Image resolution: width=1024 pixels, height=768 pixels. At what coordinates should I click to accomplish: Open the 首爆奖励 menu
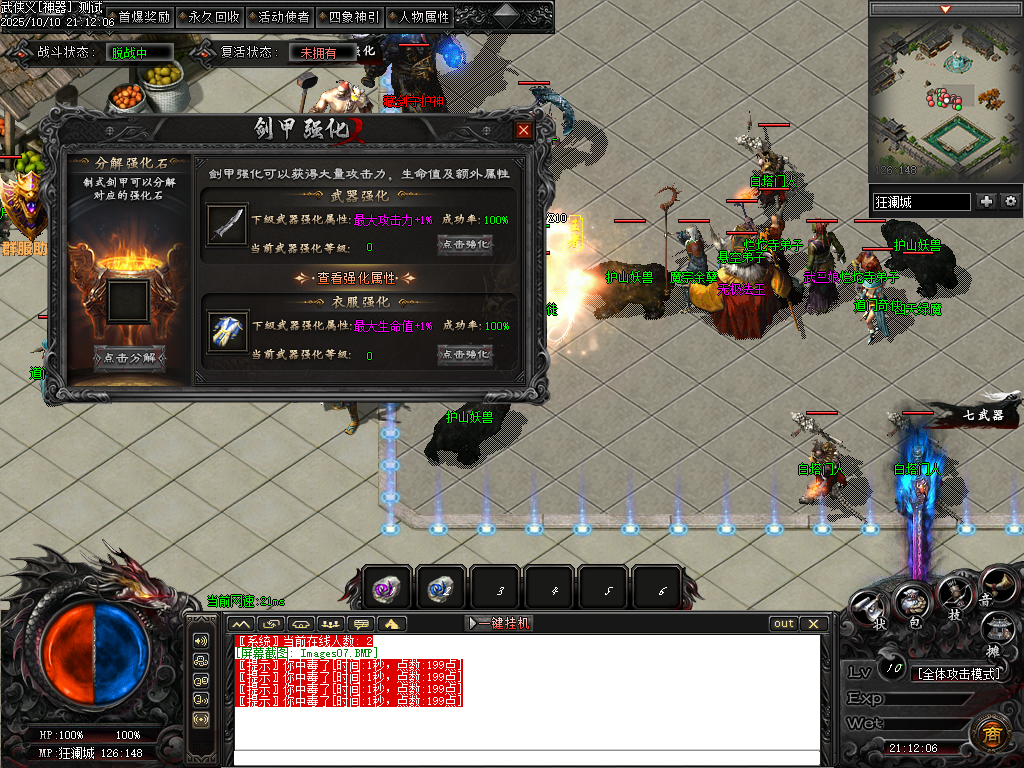click(x=144, y=17)
